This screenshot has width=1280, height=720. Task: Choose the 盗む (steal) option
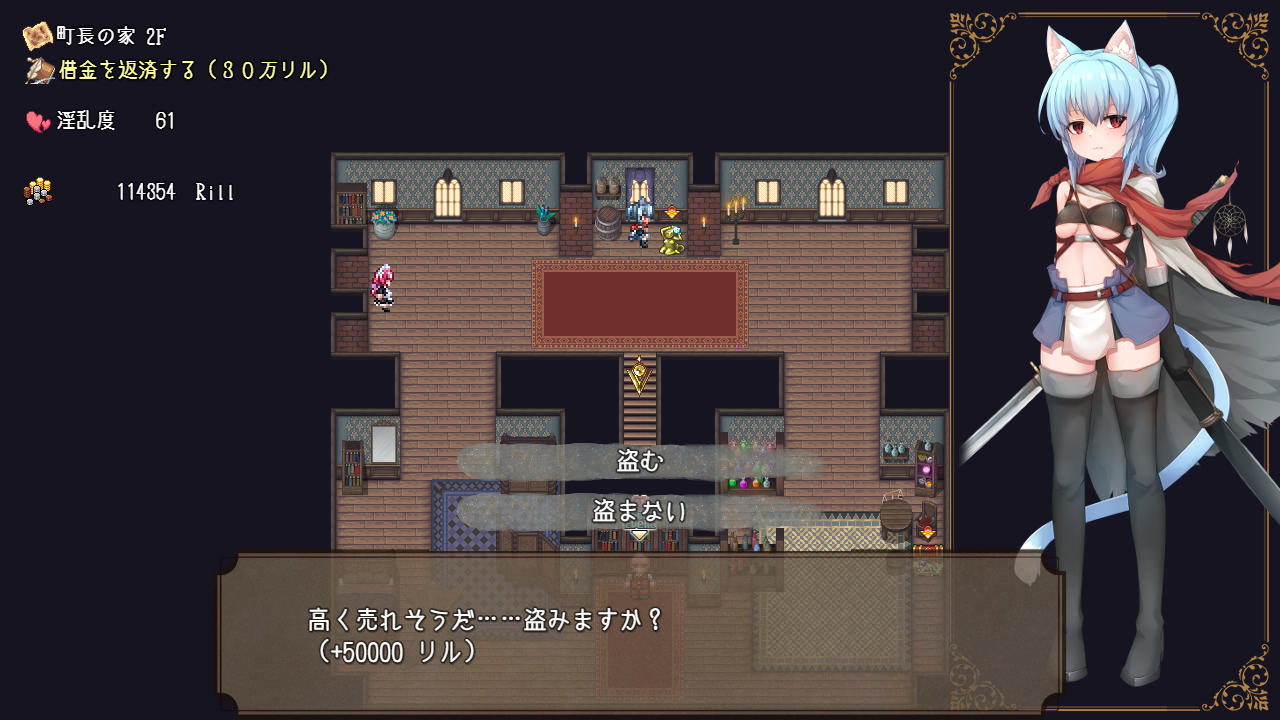pyautogui.click(x=640, y=461)
